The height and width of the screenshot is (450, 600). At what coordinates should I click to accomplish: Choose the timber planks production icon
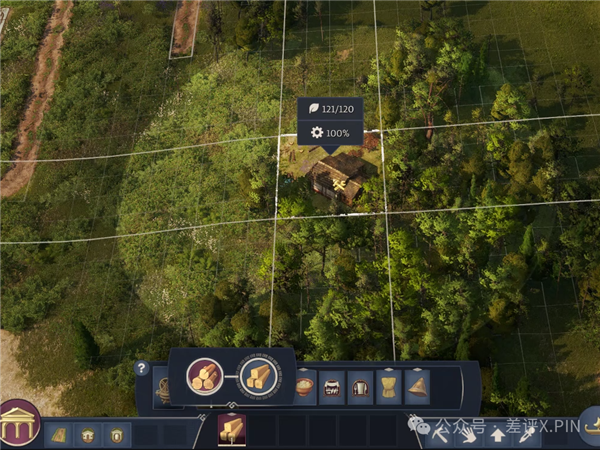coord(256,376)
